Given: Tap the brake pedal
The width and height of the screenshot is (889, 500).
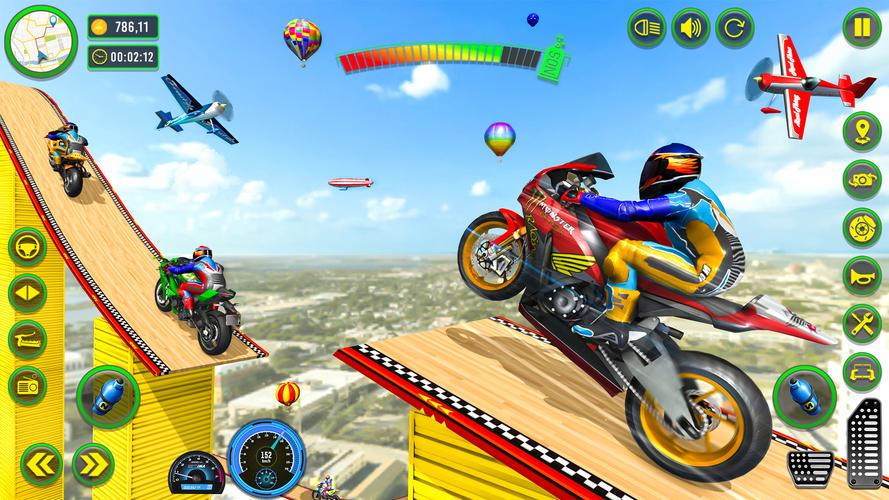Looking at the screenshot, I should [x=810, y=465].
